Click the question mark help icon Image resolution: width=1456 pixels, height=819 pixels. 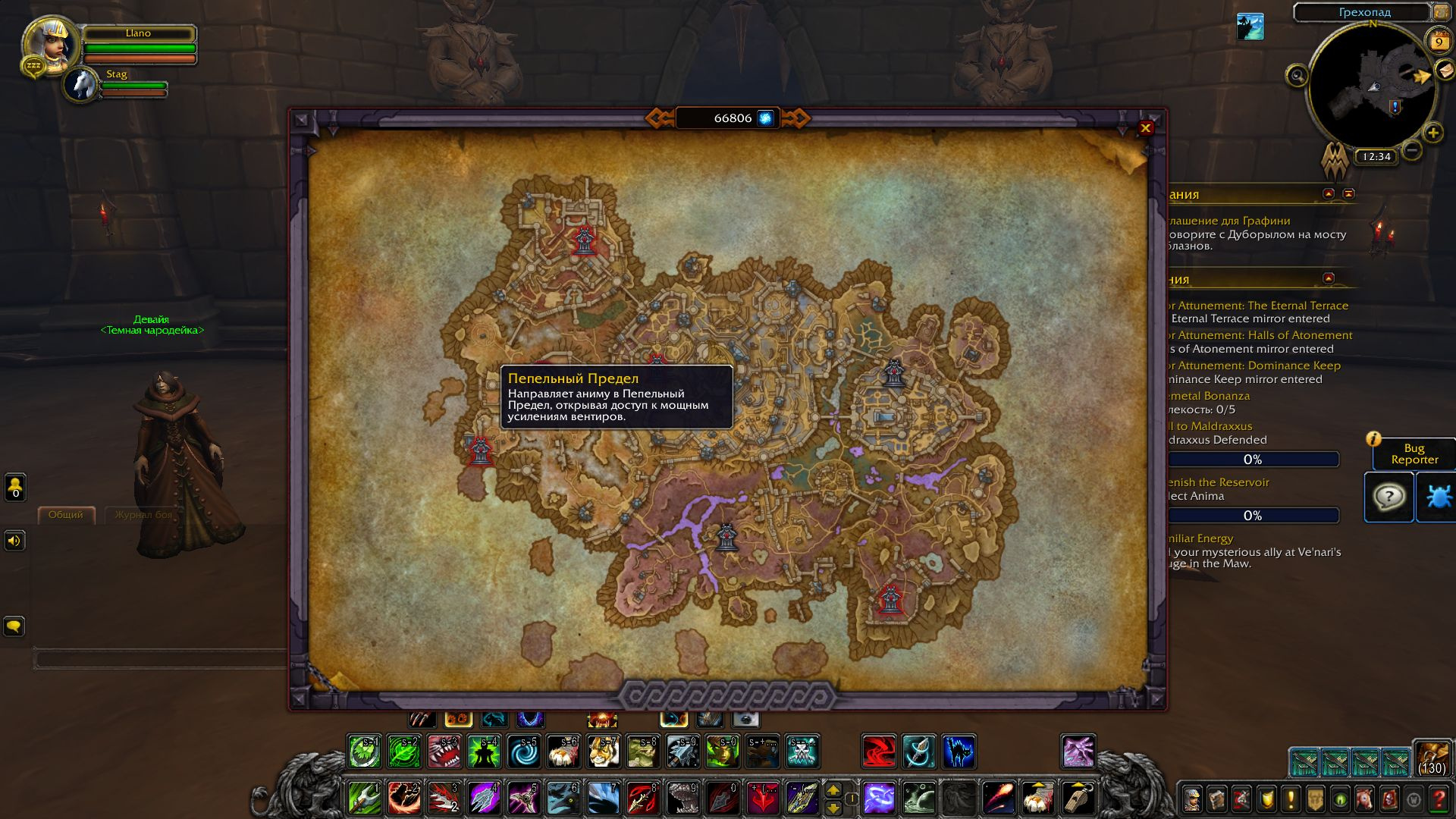point(1389,497)
